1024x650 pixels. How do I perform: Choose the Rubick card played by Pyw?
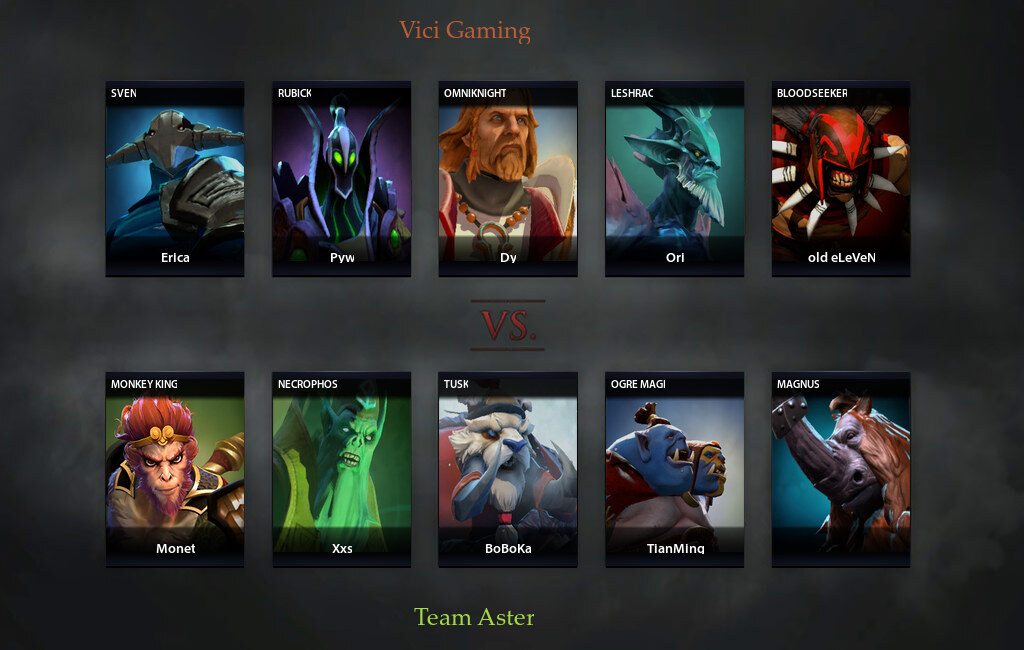tap(342, 178)
